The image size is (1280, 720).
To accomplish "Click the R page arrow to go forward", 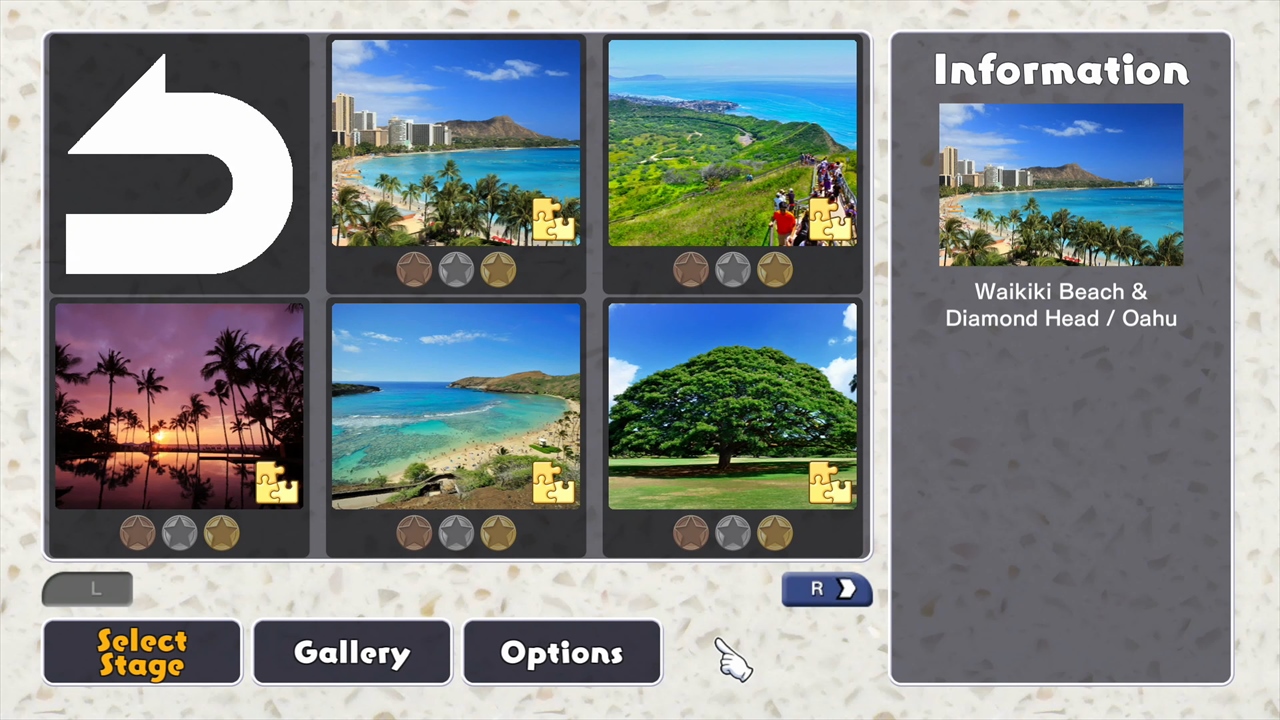I will pyautogui.click(x=826, y=589).
